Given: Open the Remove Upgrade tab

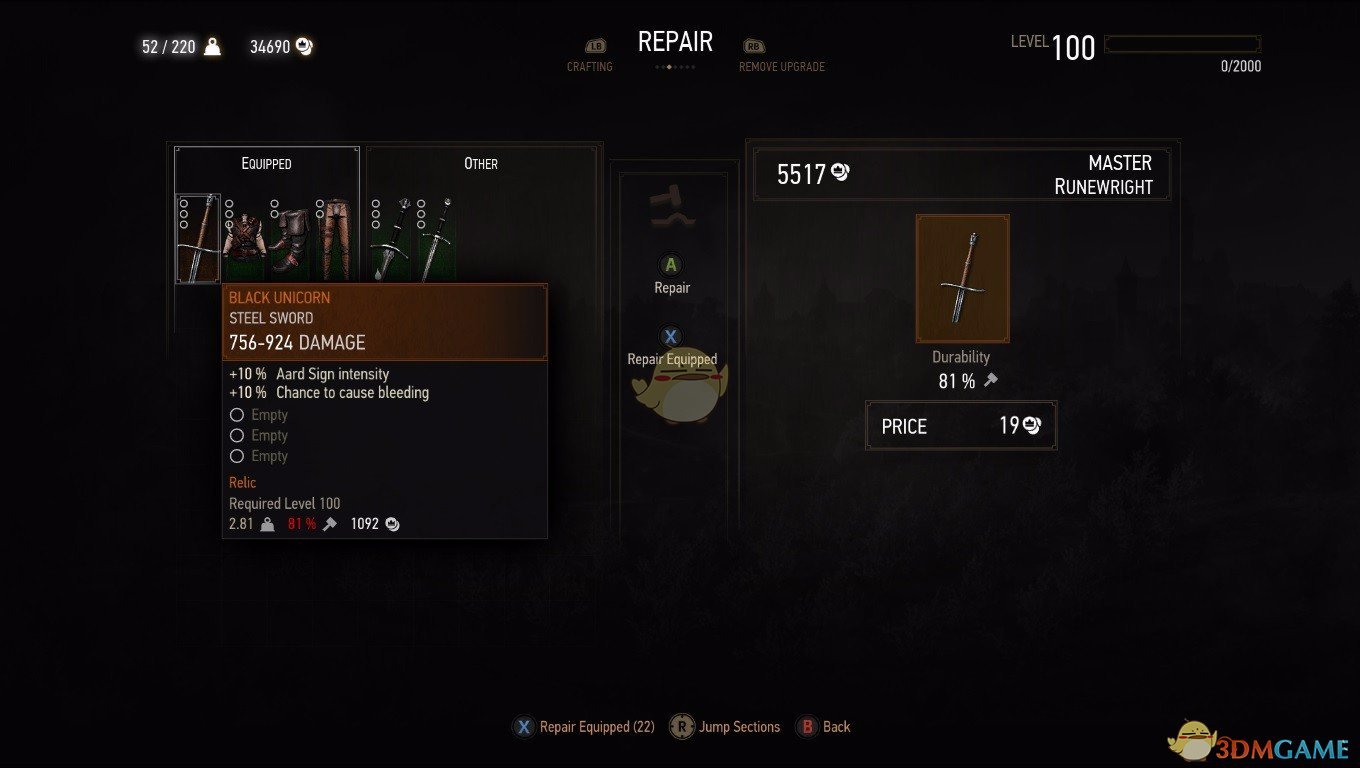Looking at the screenshot, I should (x=781, y=57).
